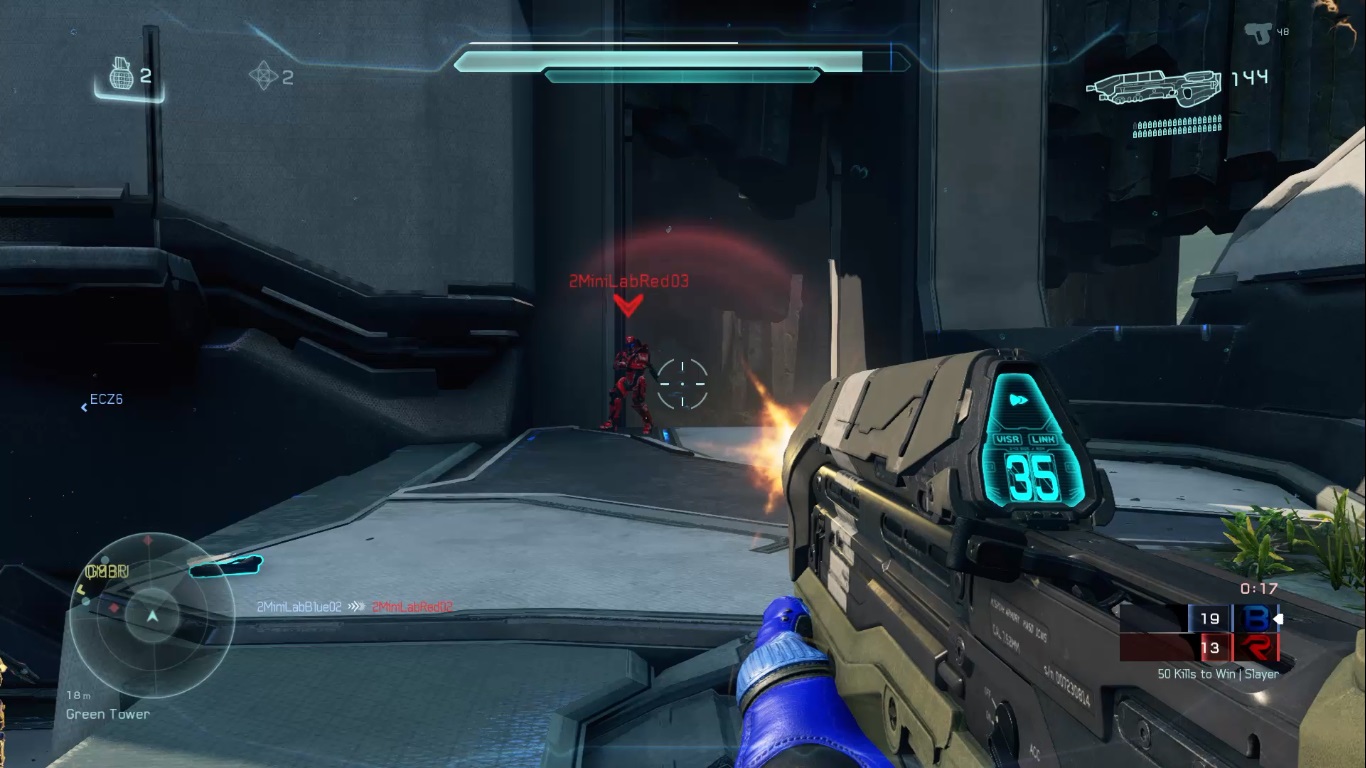This screenshot has height=768, width=1366.
Task: Select the second grenade type icon
Action: 263,76
